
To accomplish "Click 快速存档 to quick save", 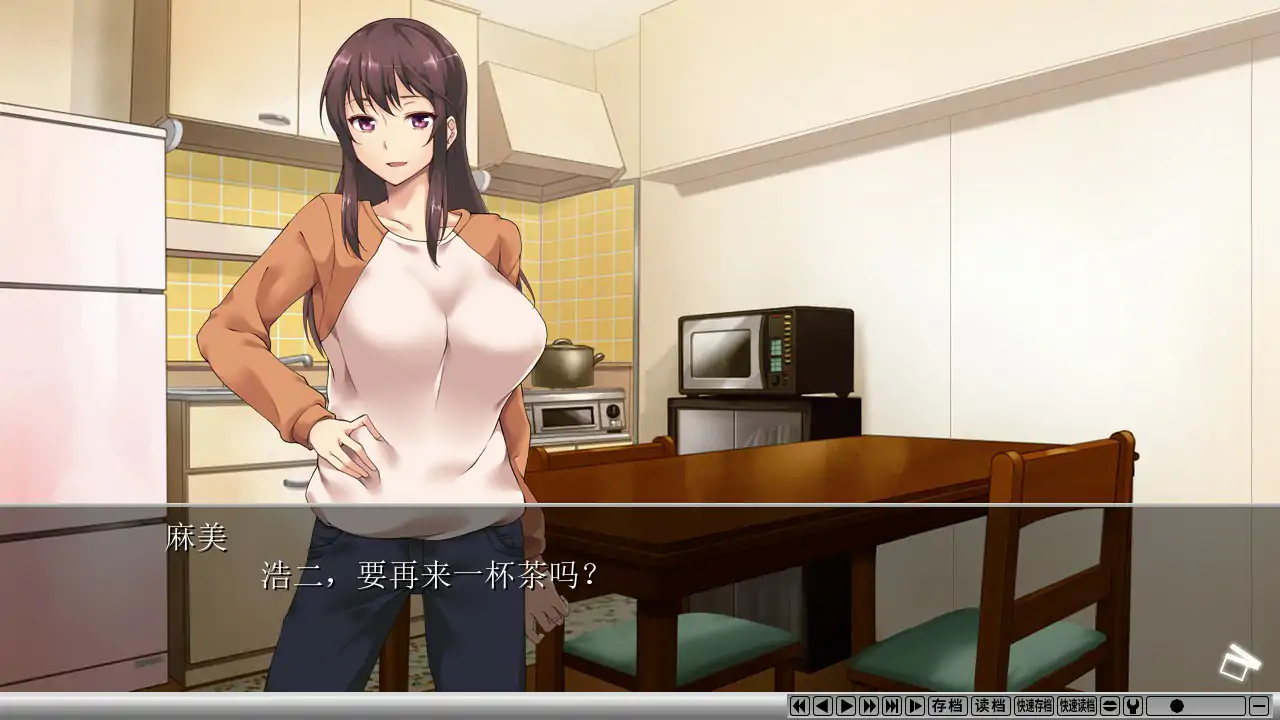I will (1036, 708).
